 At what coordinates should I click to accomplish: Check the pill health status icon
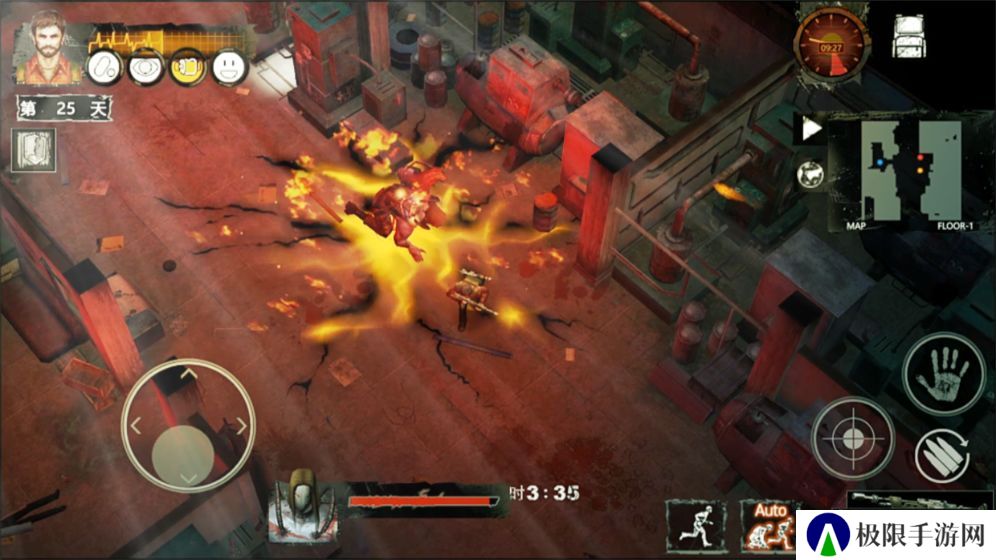(105, 66)
